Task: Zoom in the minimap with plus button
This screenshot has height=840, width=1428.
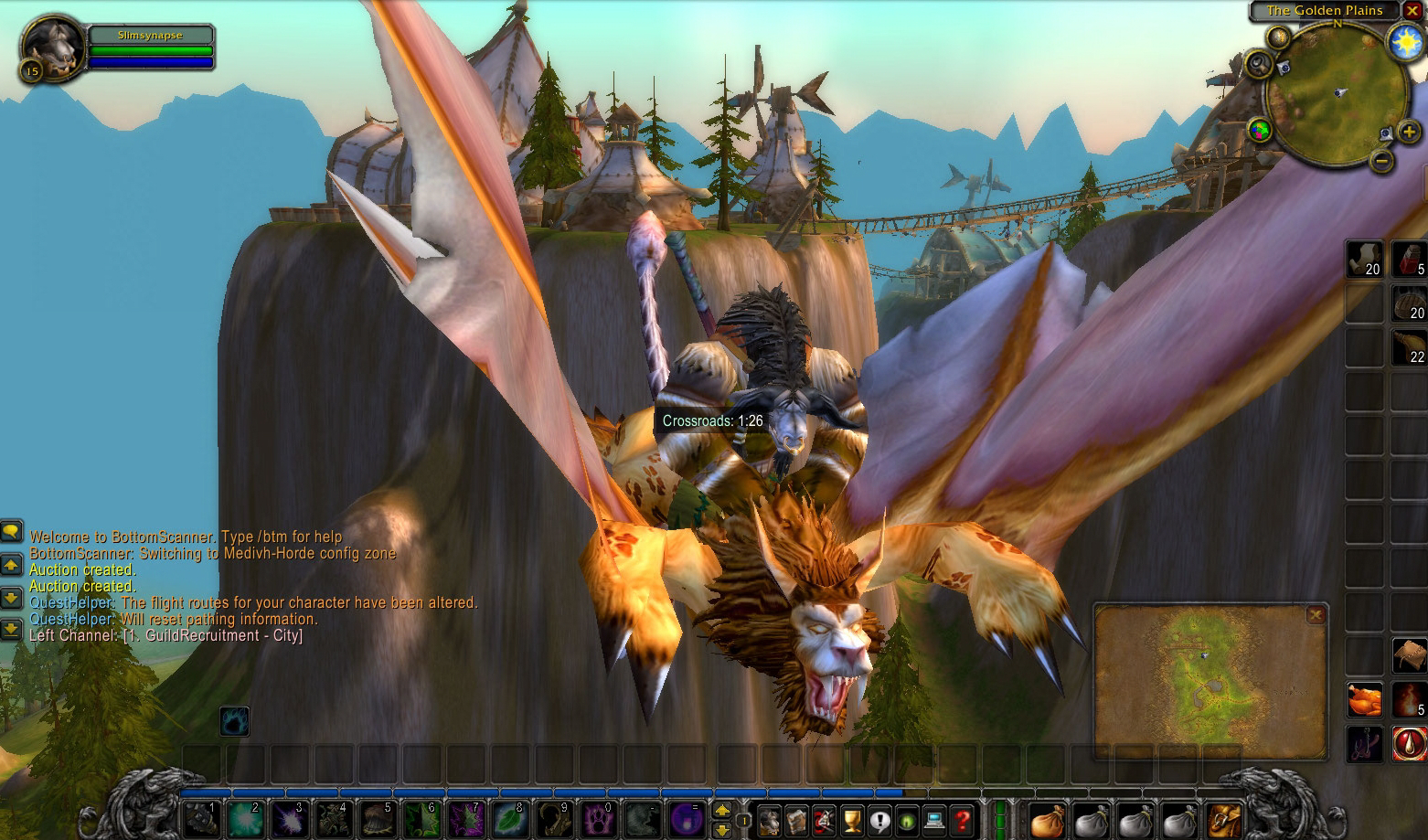Action: coord(1409,133)
